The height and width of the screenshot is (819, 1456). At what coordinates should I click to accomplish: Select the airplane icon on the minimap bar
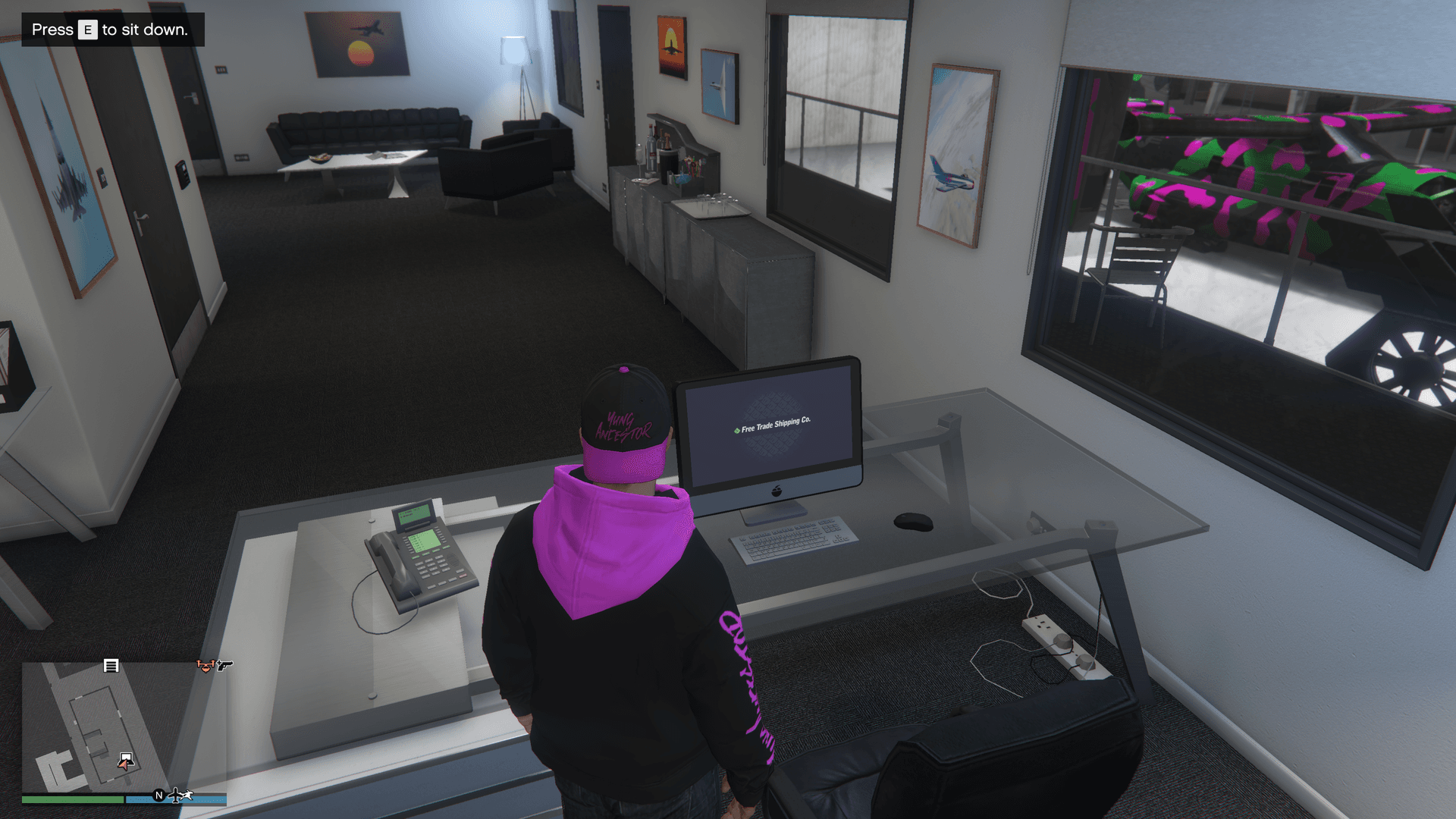pos(175,795)
